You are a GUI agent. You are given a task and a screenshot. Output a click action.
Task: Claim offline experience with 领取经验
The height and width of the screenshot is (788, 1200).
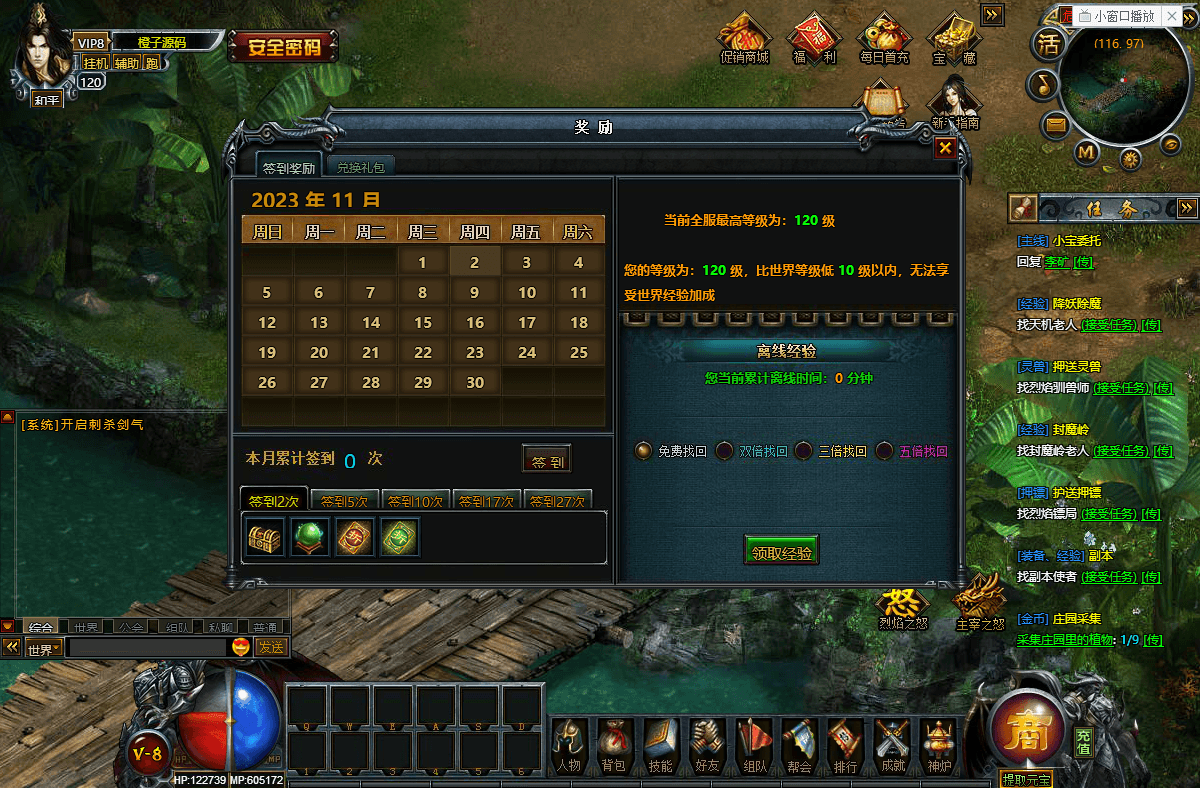pos(781,551)
